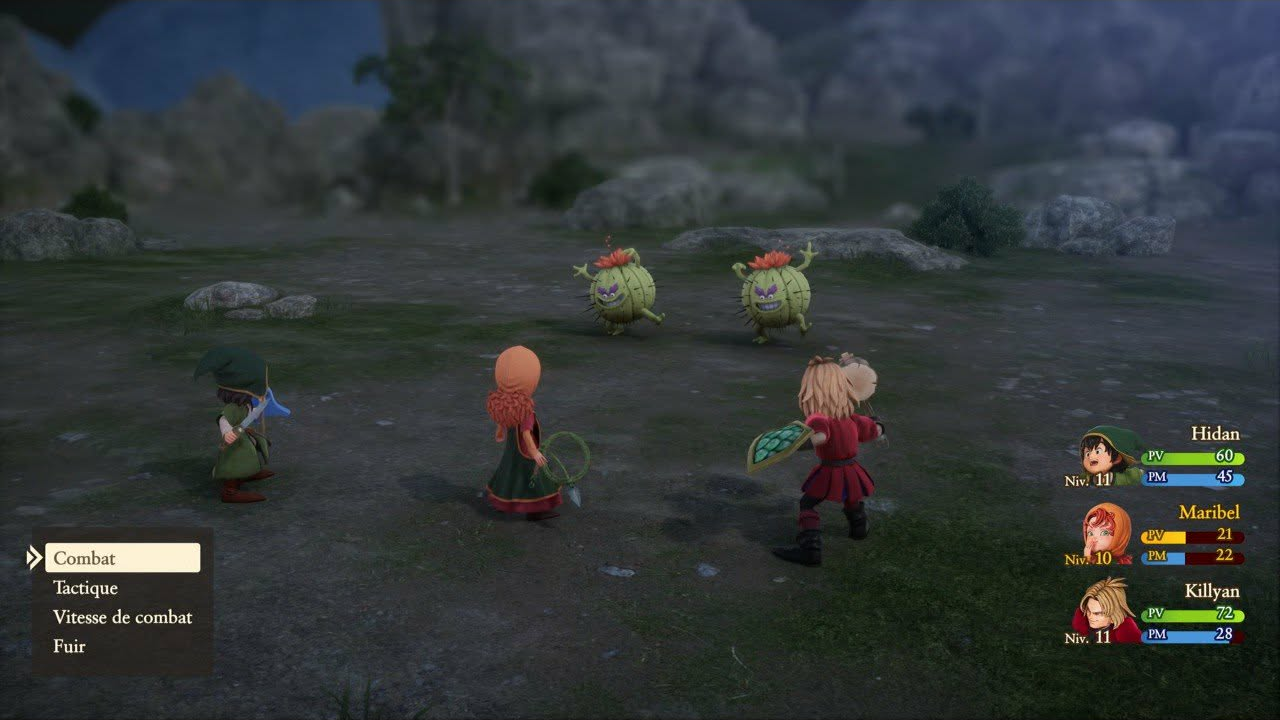Click Hidan's party portrait

click(x=1110, y=456)
